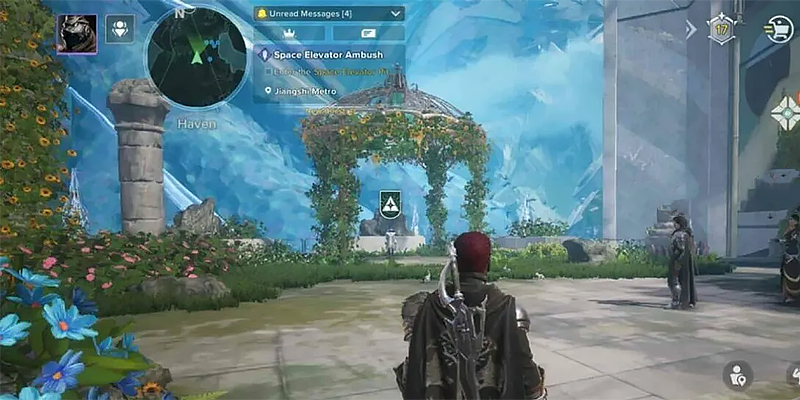Open the player character portrait

coord(77,33)
